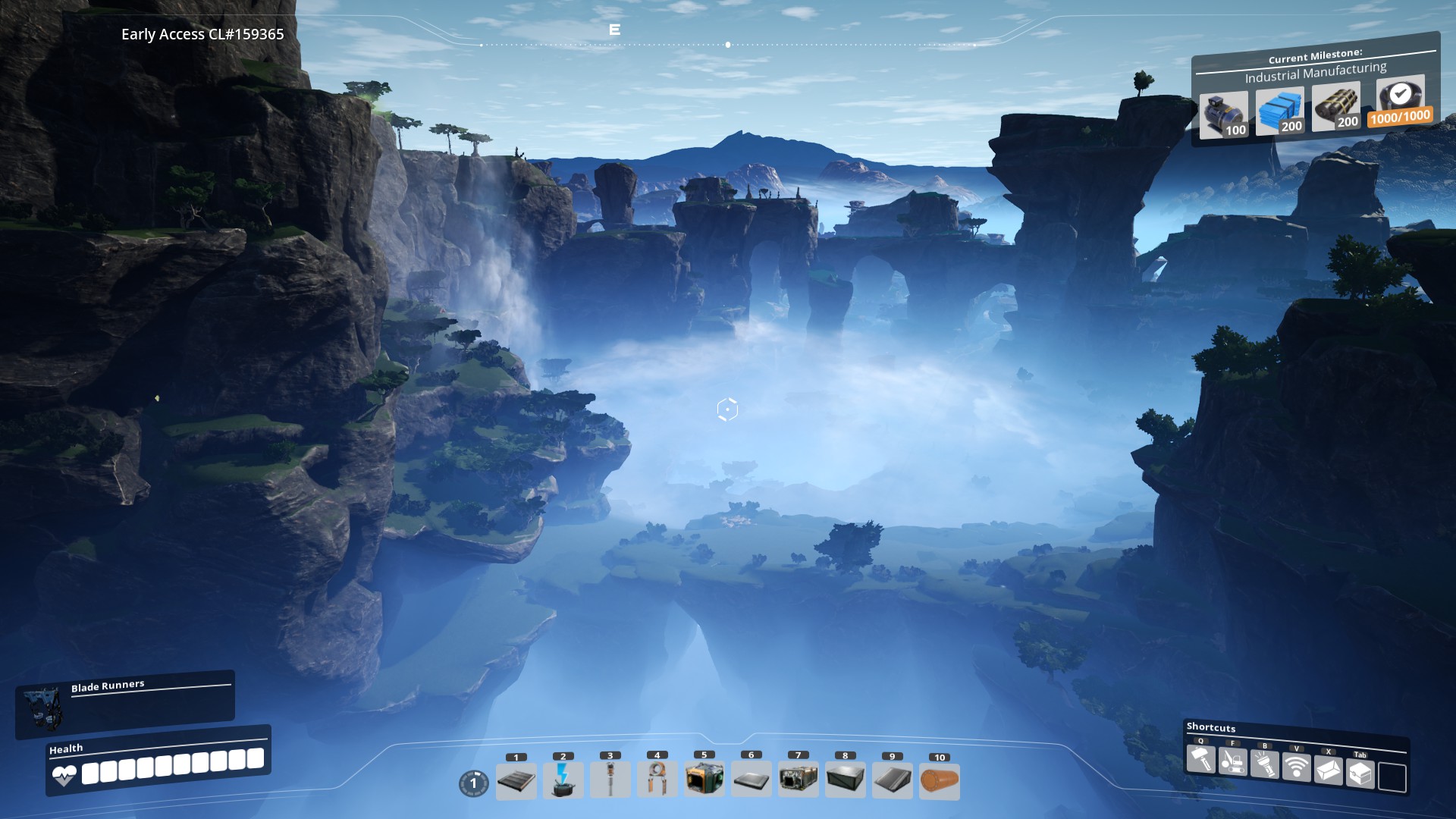Open the wireless signal scanner shortcut
Image resolution: width=1456 pixels, height=819 pixels.
[1296, 767]
